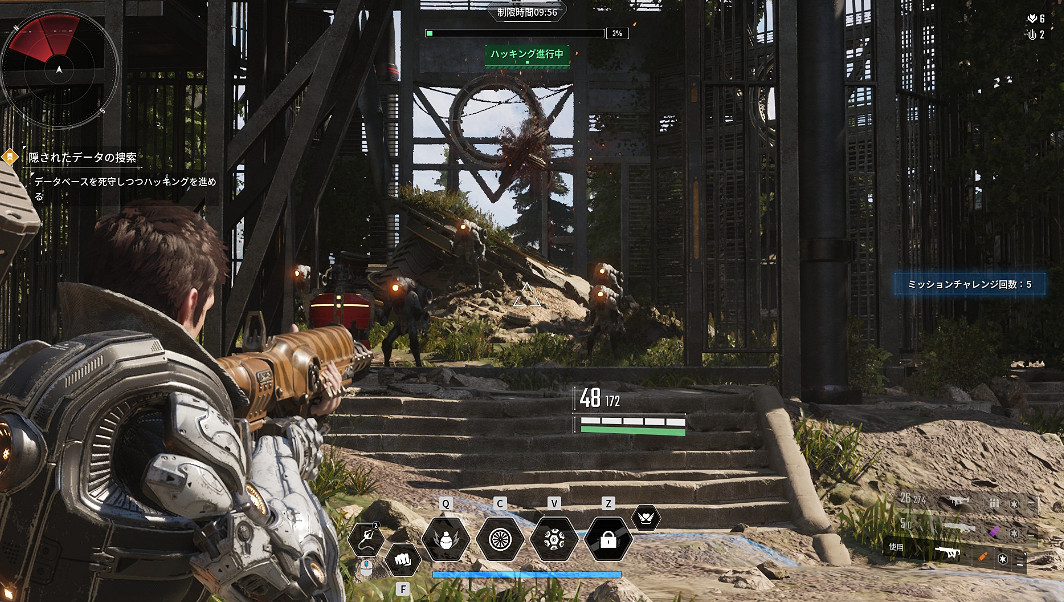Screen dimensions: 1064x602
Task: Click the small heart-wings passive icon
Action: pyautogui.click(x=646, y=518)
